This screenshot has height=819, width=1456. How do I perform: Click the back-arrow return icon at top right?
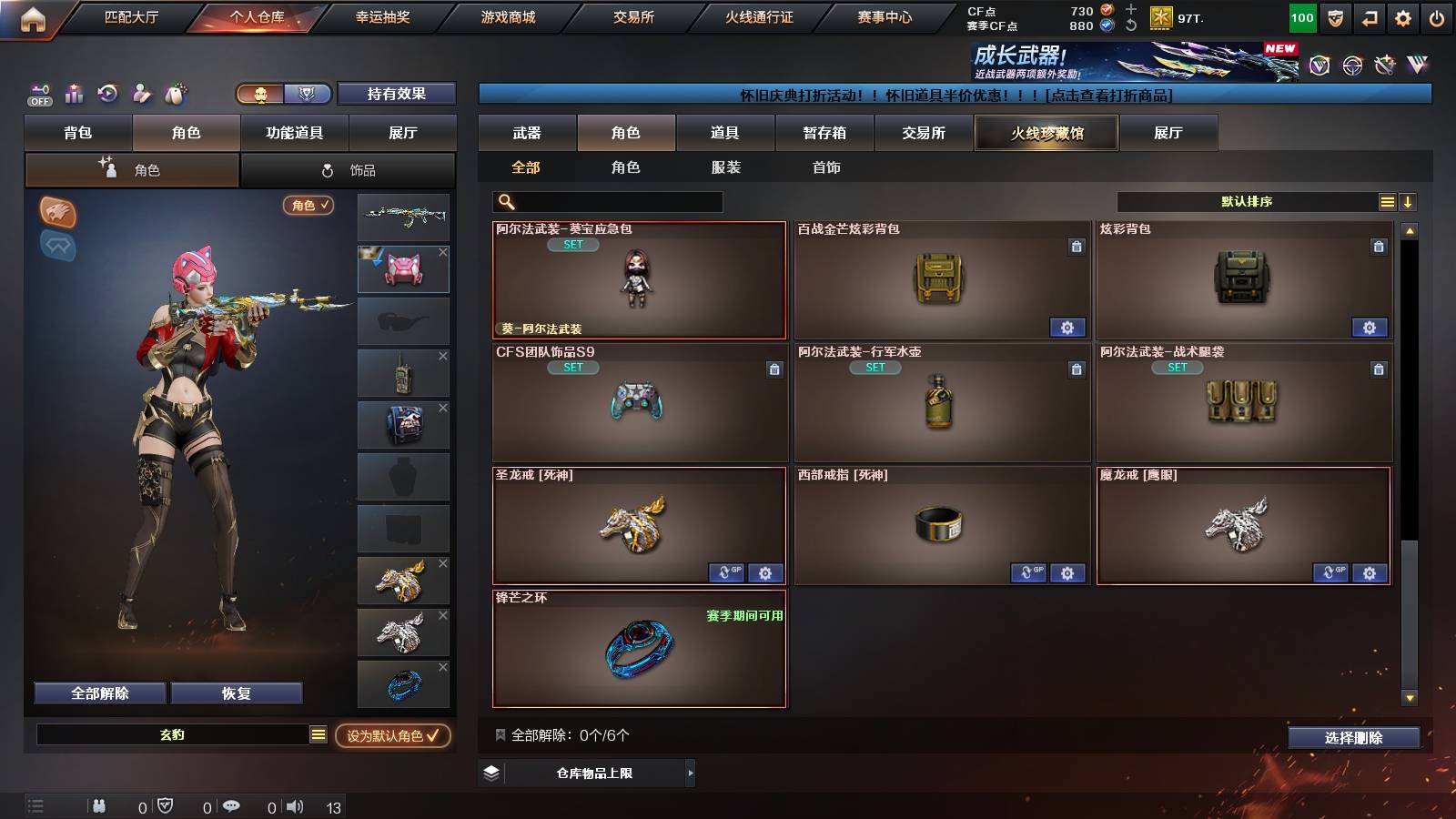(1368, 17)
